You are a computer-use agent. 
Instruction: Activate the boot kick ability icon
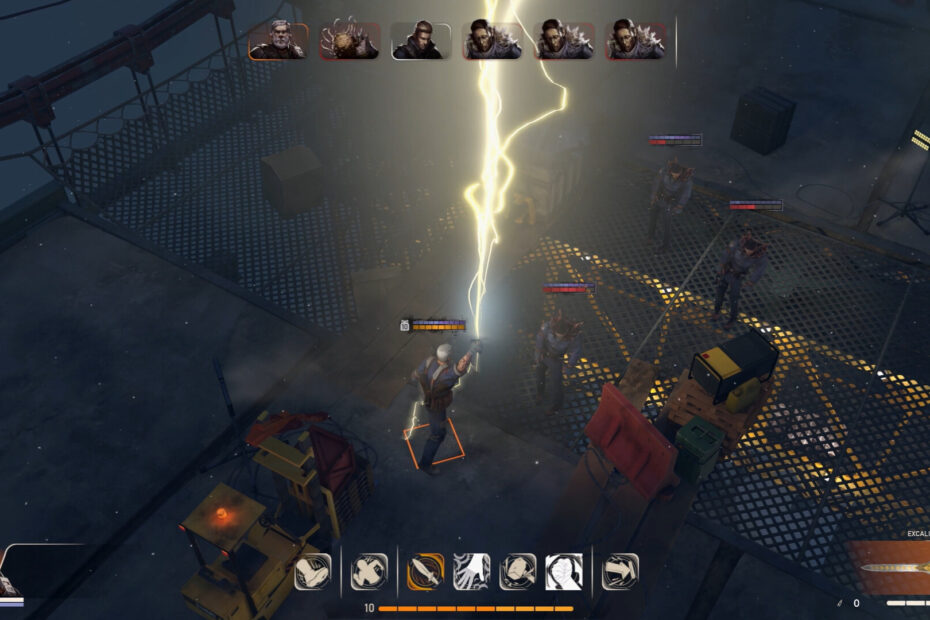click(x=312, y=572)
